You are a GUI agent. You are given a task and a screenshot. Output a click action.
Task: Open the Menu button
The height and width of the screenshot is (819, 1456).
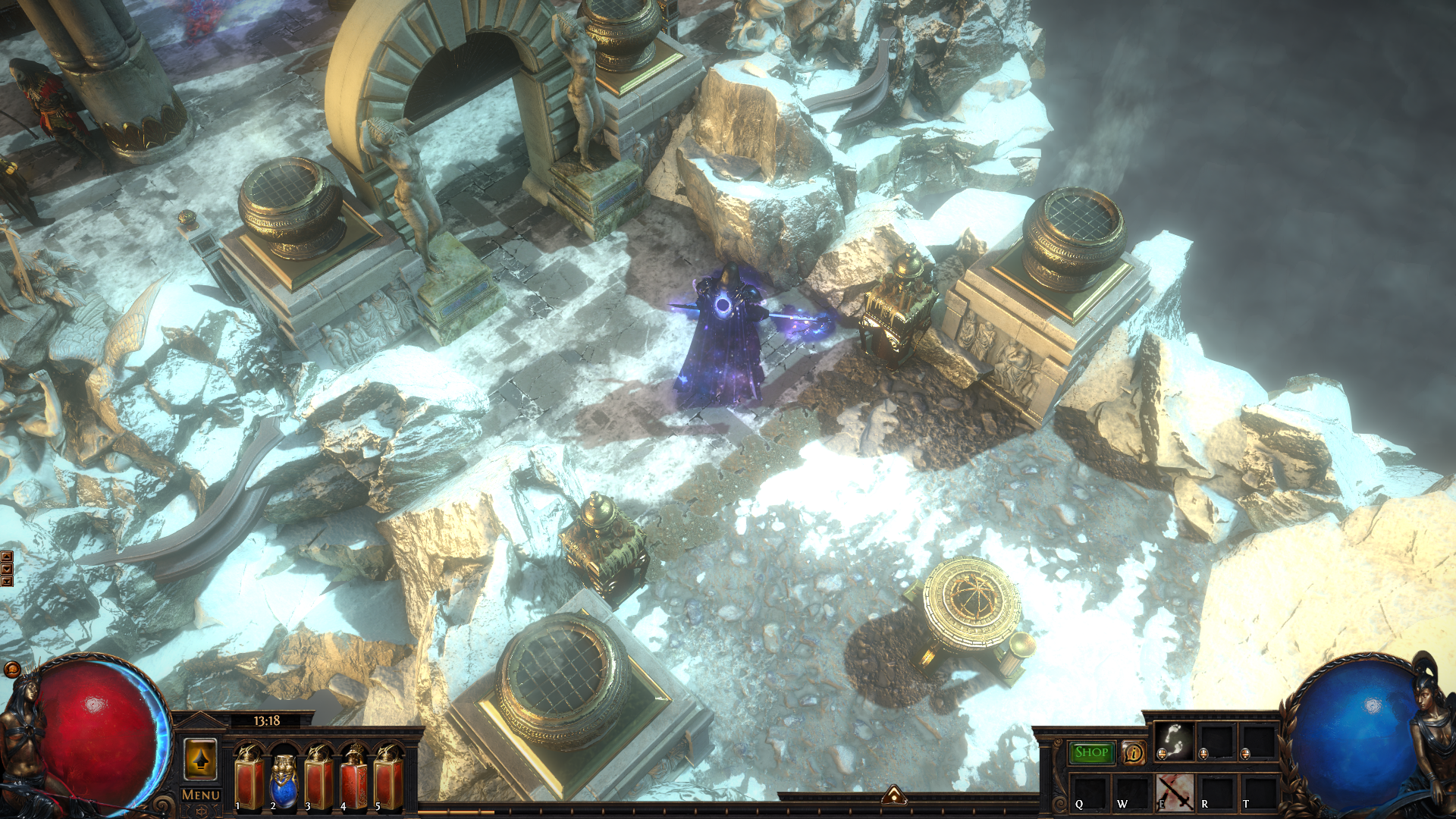(x=201, y=795)
